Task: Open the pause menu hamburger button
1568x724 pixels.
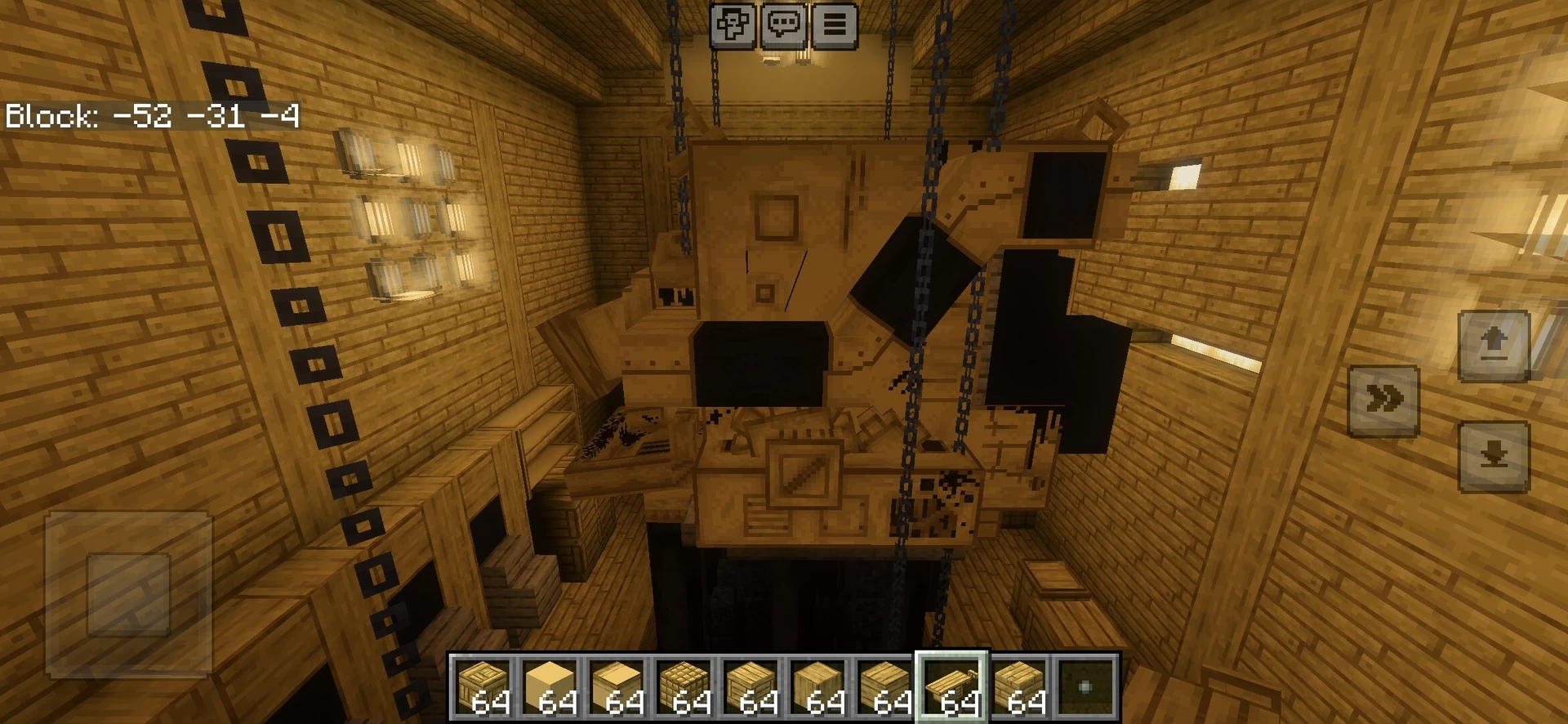Action: tap(834, 25)
